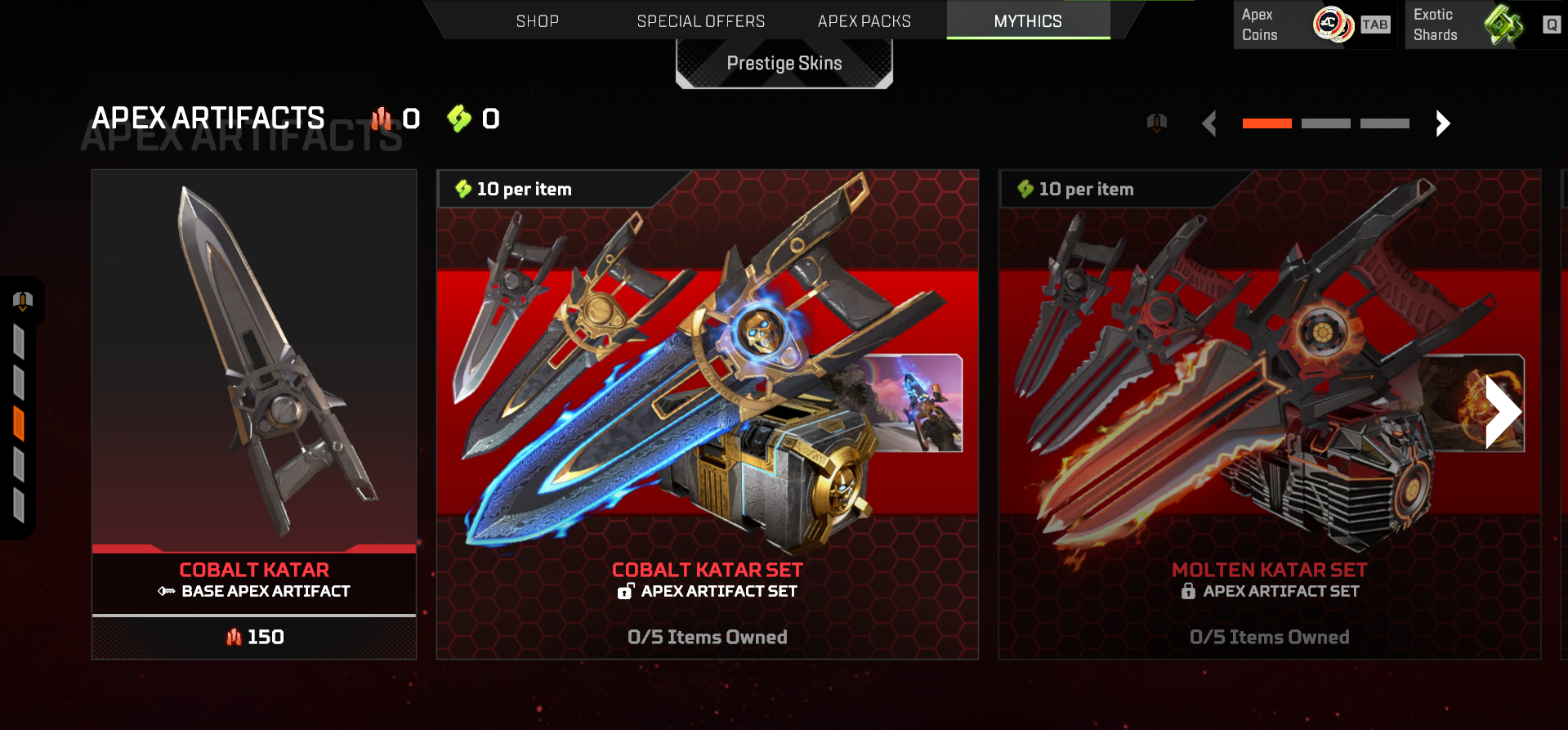The height and width of the screenshot is (730, 1568).
Task: Select the exotic shards icon next to zero balance
Action: pos(458,119)
